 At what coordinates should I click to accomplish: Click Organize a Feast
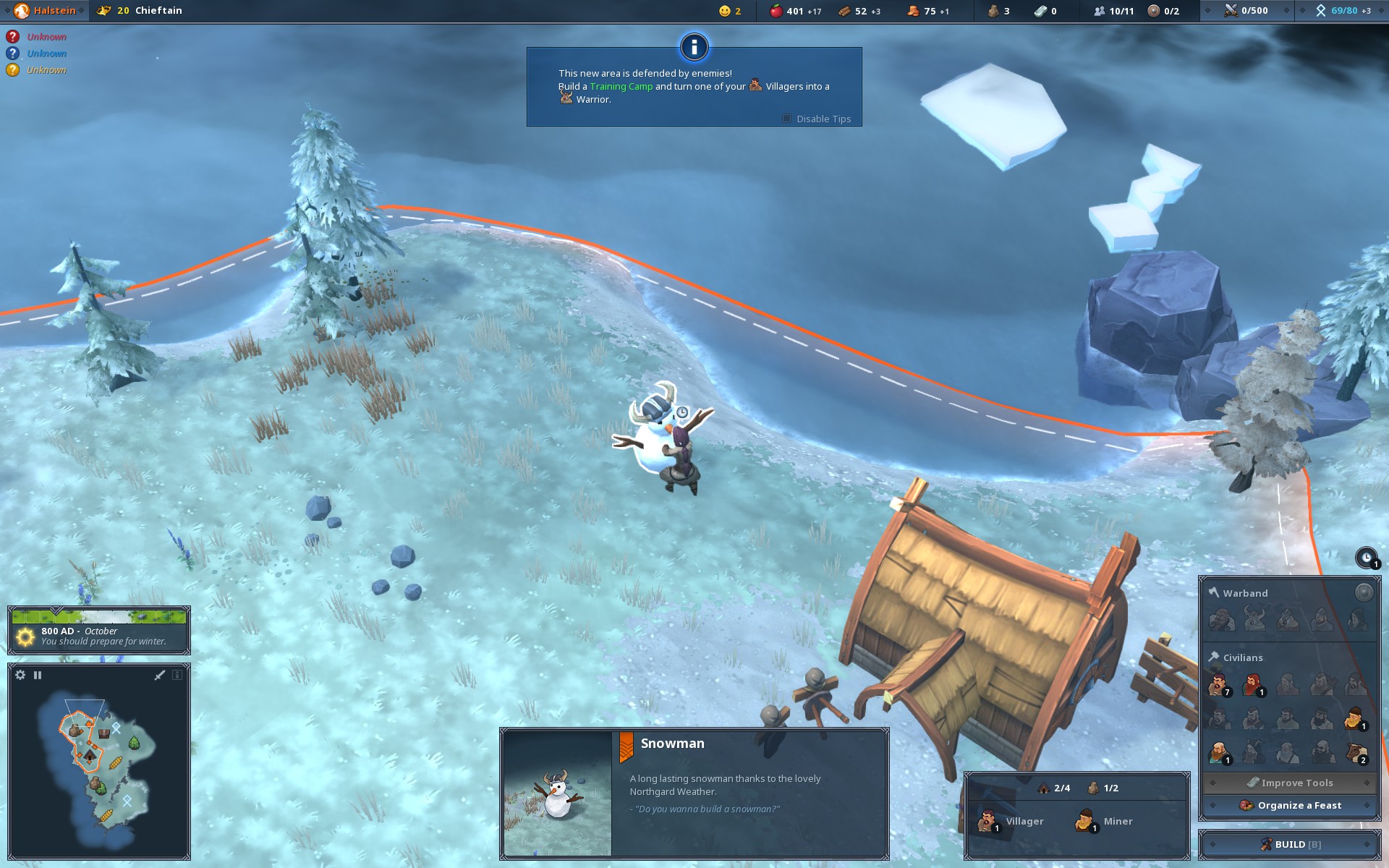coord(1290,805)
